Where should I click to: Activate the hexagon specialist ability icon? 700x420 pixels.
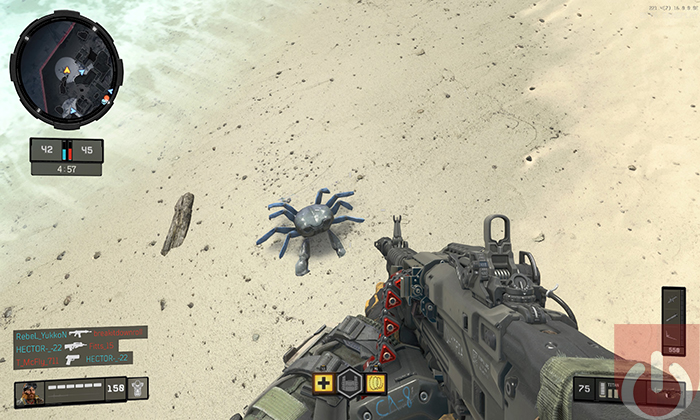pyautogui.click(x=349, y=382)
